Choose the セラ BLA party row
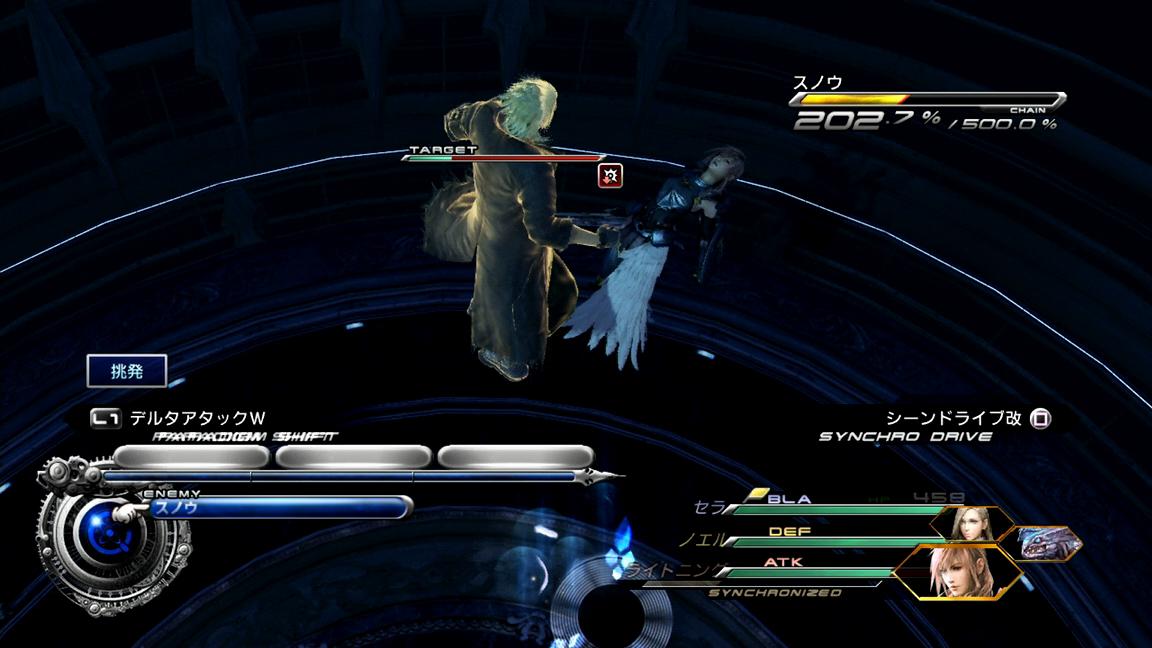Viewport: 1152px width, 648px height. [x=820, y=507]
